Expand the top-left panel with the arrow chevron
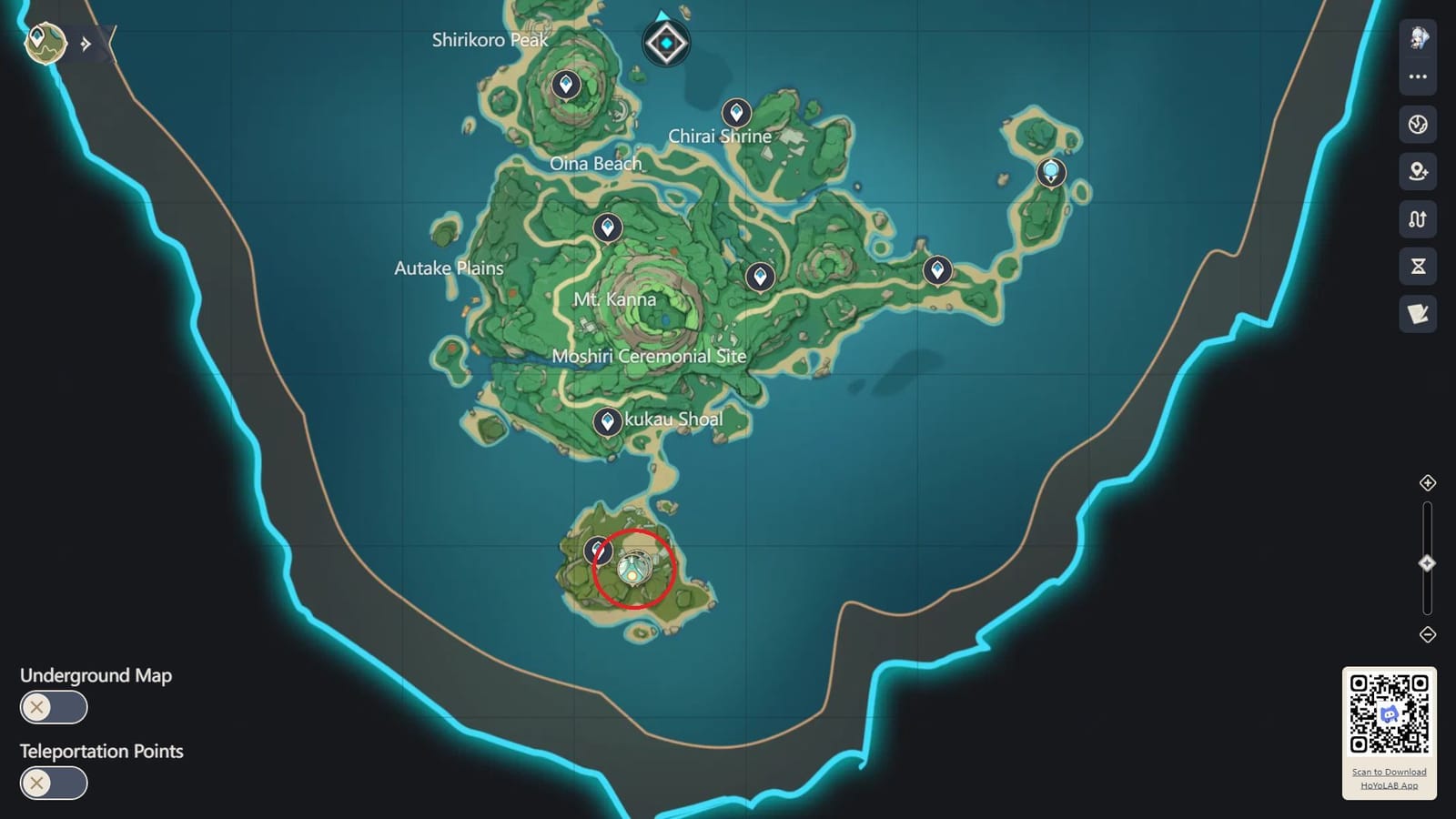This screenshot has height=819, width=1456. (85, 42)
